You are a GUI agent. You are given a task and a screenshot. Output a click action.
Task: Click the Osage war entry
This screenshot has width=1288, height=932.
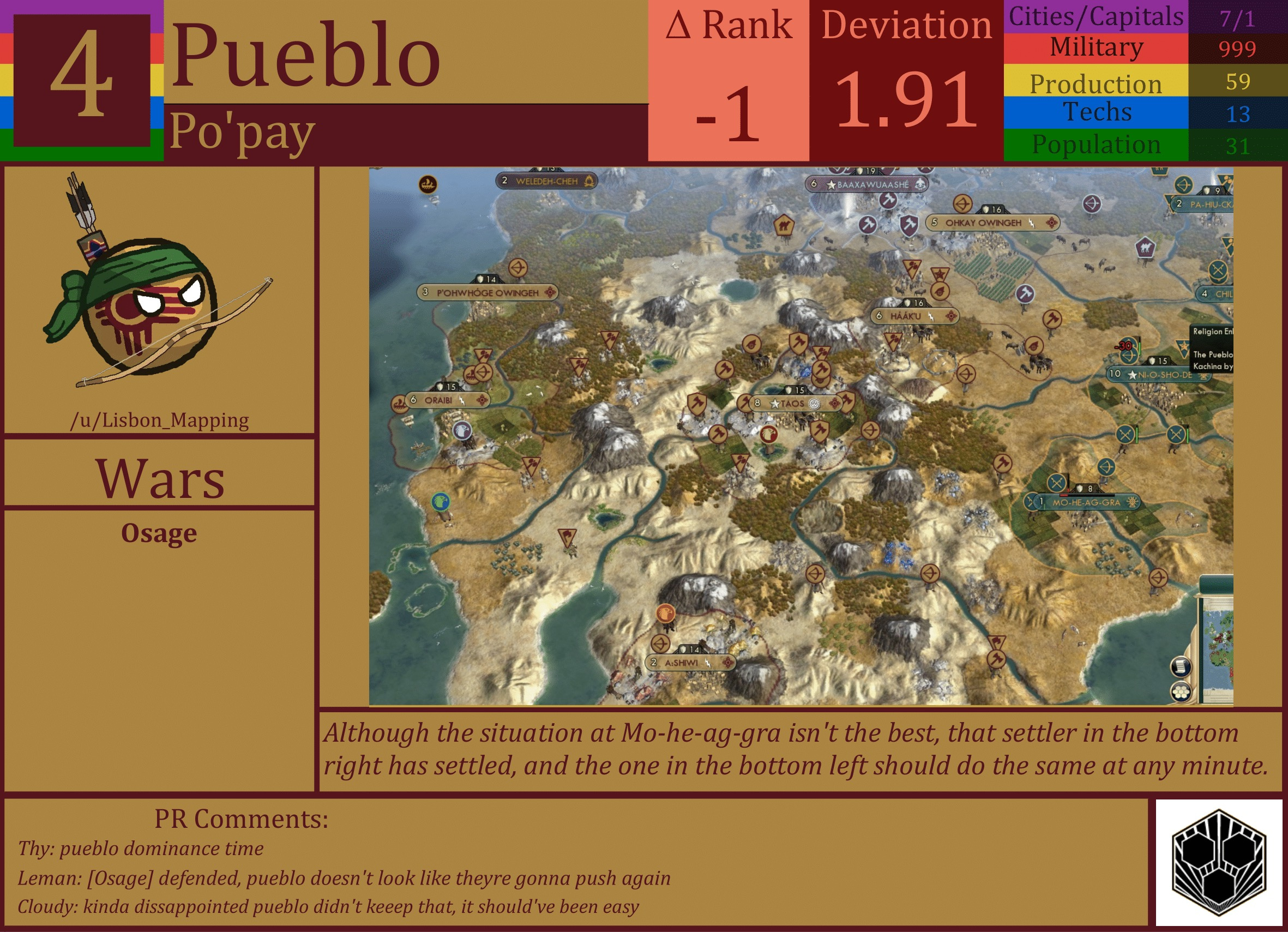(160, 533)
